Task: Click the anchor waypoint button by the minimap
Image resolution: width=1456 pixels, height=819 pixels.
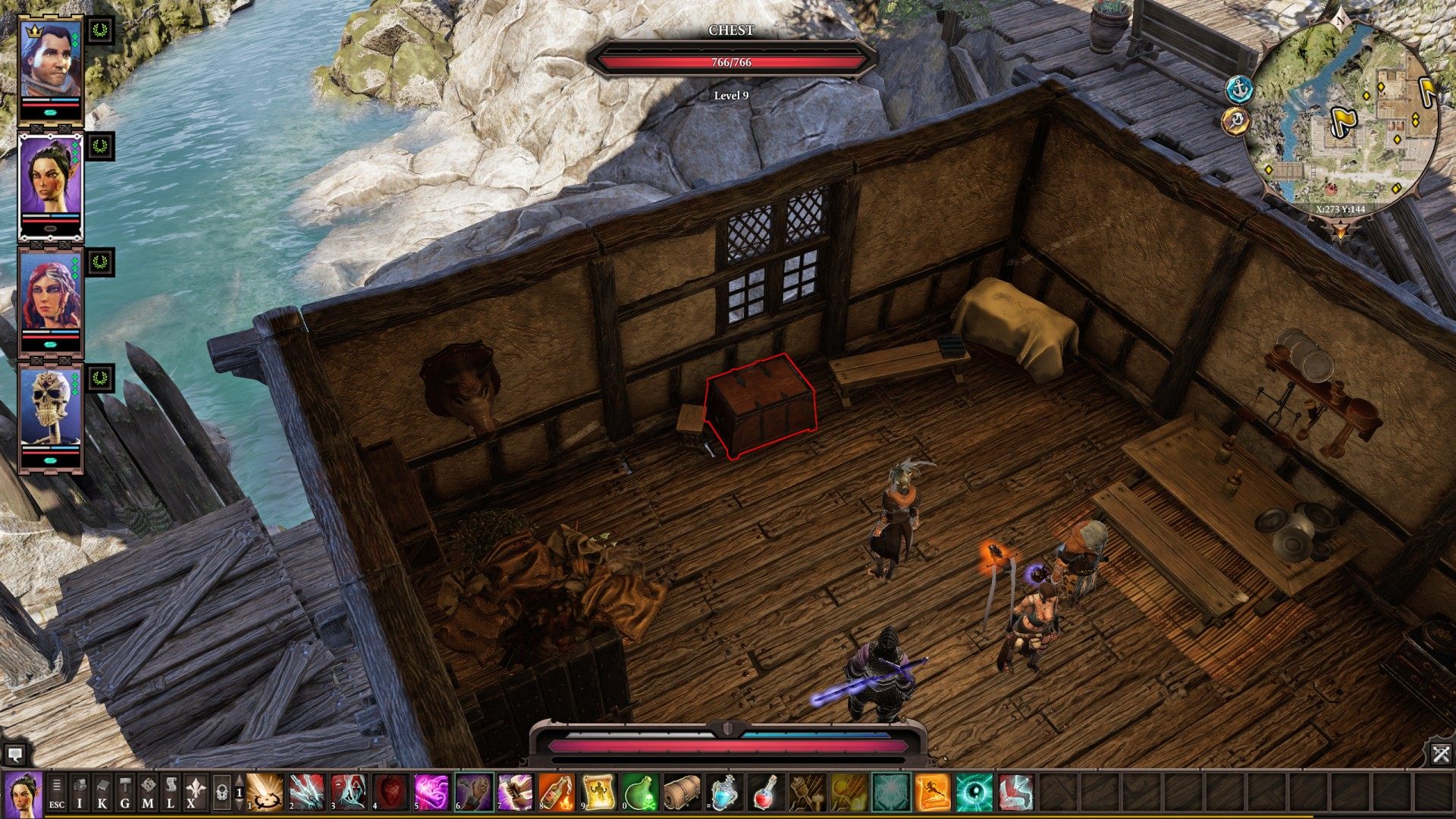Action: pos(1238,89)
